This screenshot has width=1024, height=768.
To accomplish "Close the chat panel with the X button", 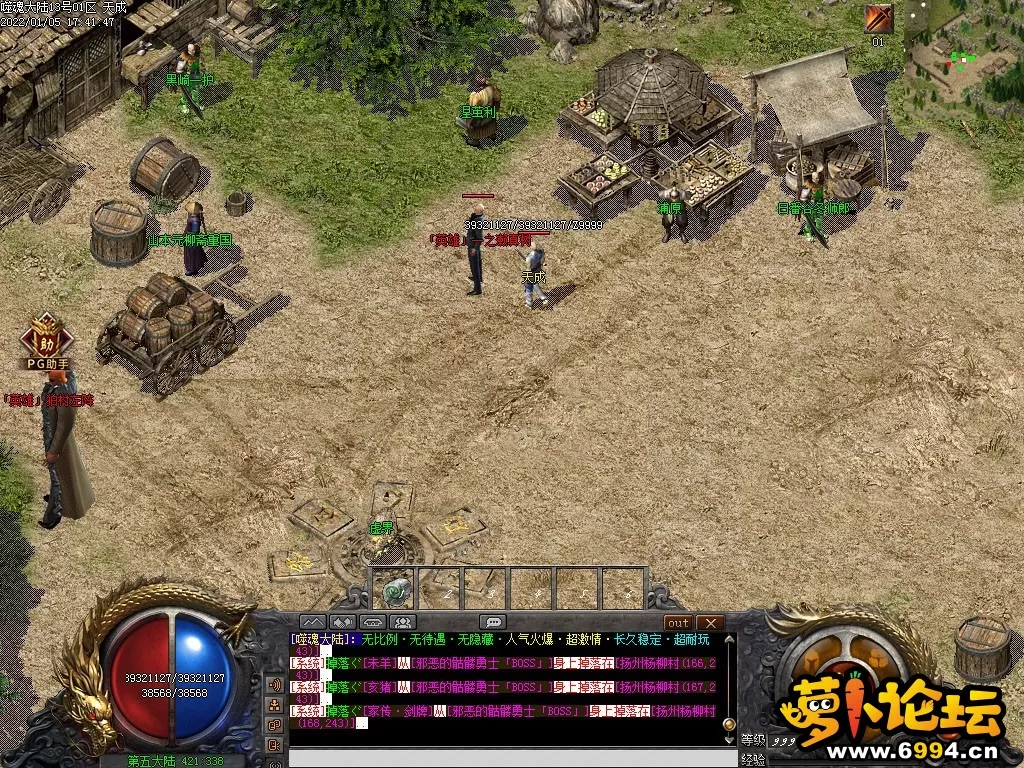I will pos(709,622).
